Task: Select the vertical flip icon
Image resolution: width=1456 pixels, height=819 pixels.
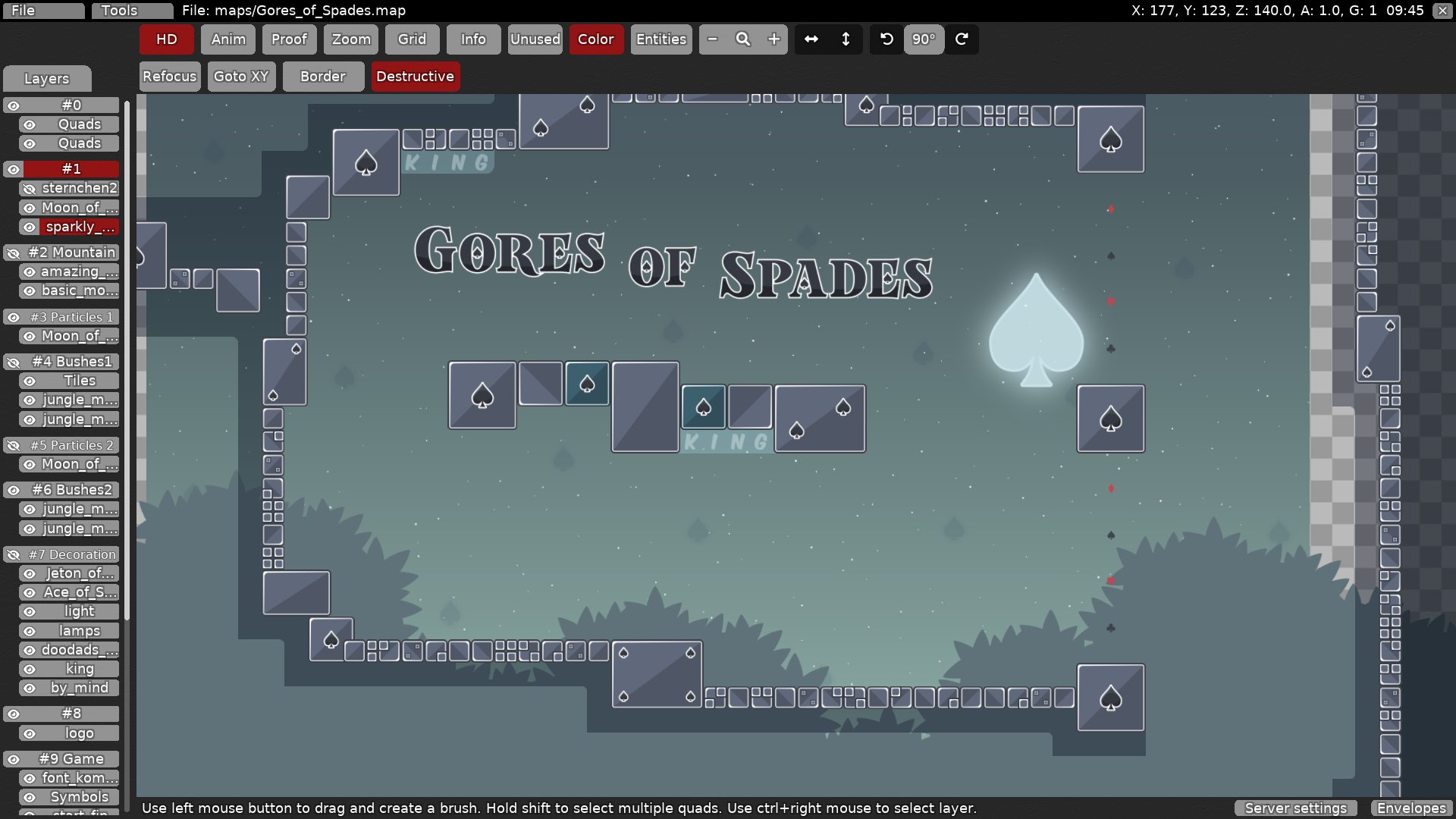Action: point(846,39)
